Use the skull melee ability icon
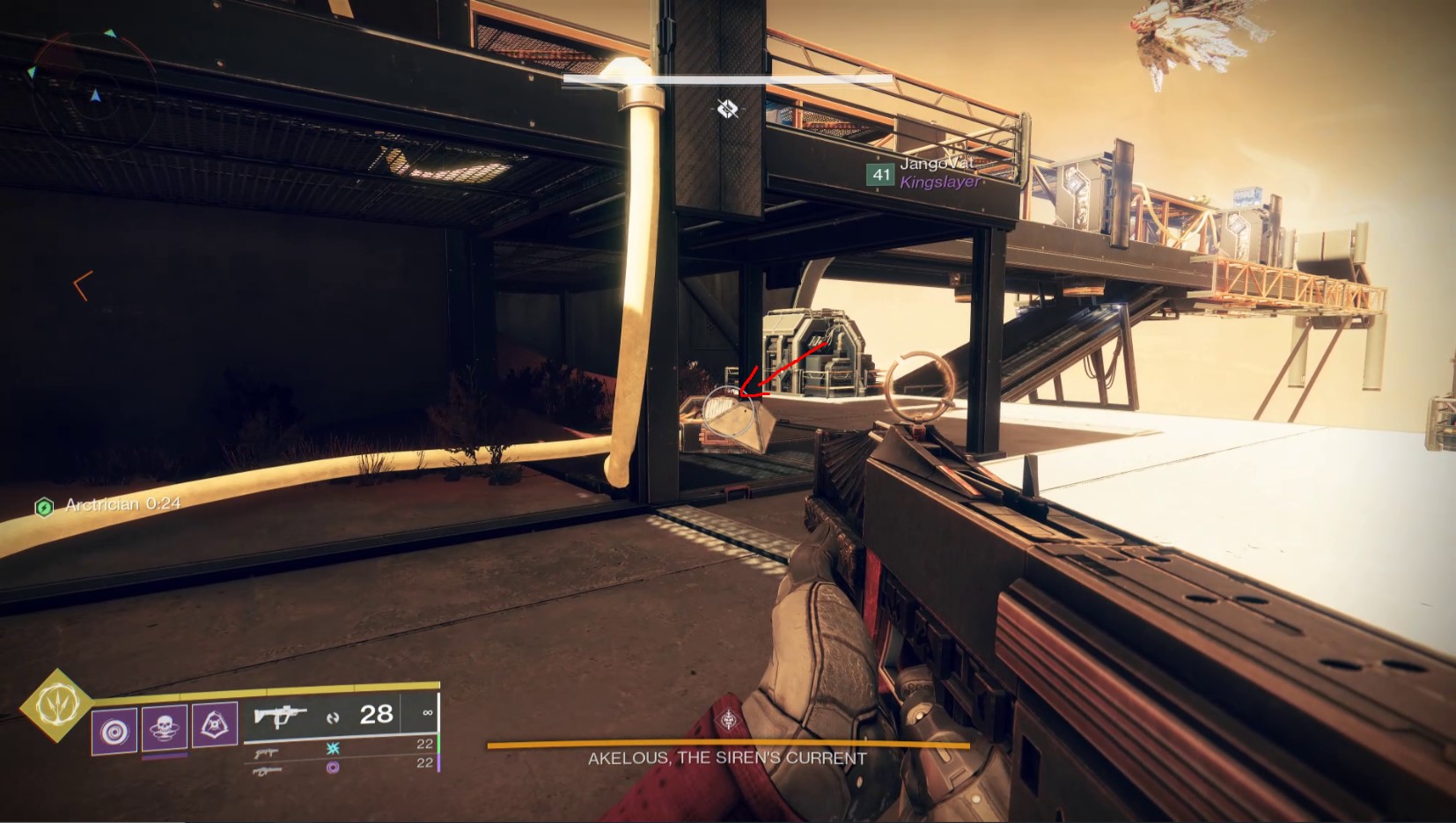The height and width of the screenshot is (823, 1456). tap(165, 728)
